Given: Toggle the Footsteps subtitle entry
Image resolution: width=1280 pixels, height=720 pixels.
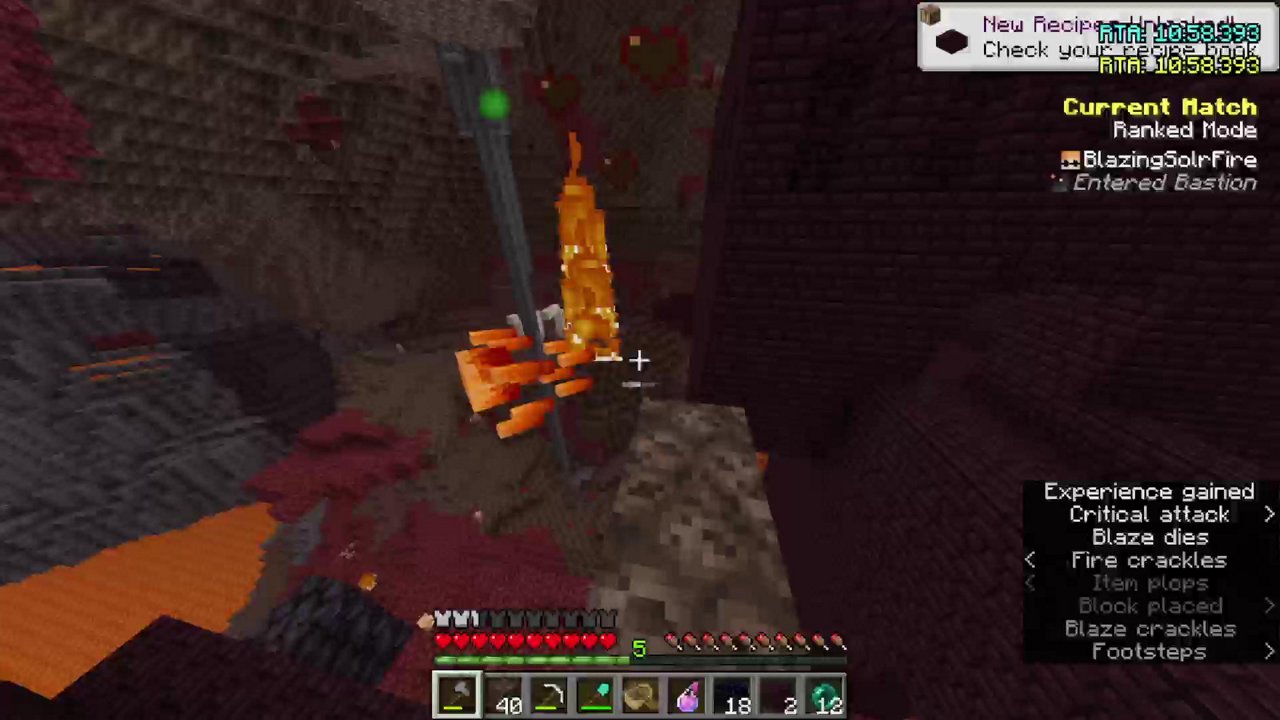Looking at the screenshot, I should (1148, 651).
